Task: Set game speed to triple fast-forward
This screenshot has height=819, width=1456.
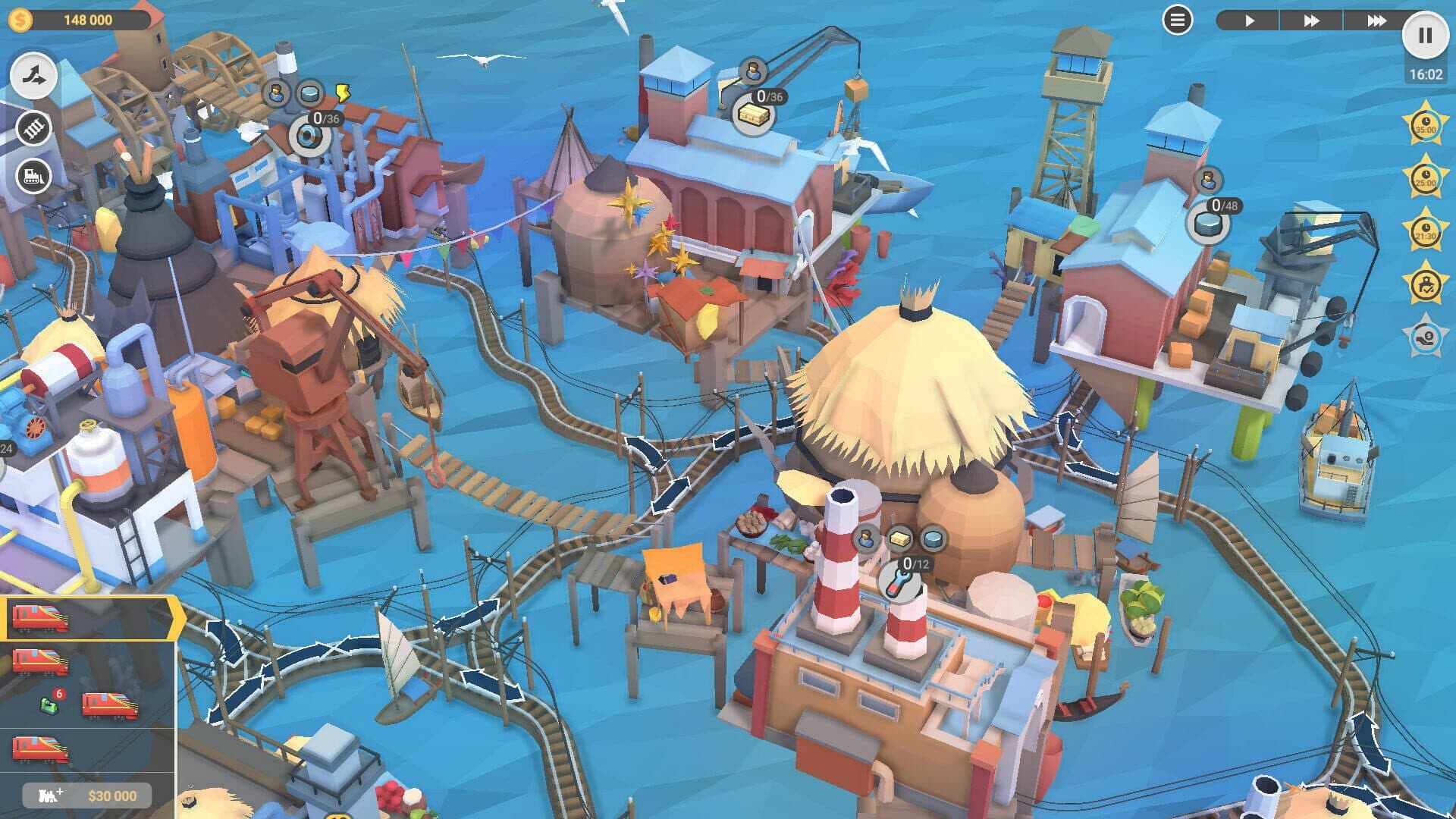Action: (x=1376, y=20)
